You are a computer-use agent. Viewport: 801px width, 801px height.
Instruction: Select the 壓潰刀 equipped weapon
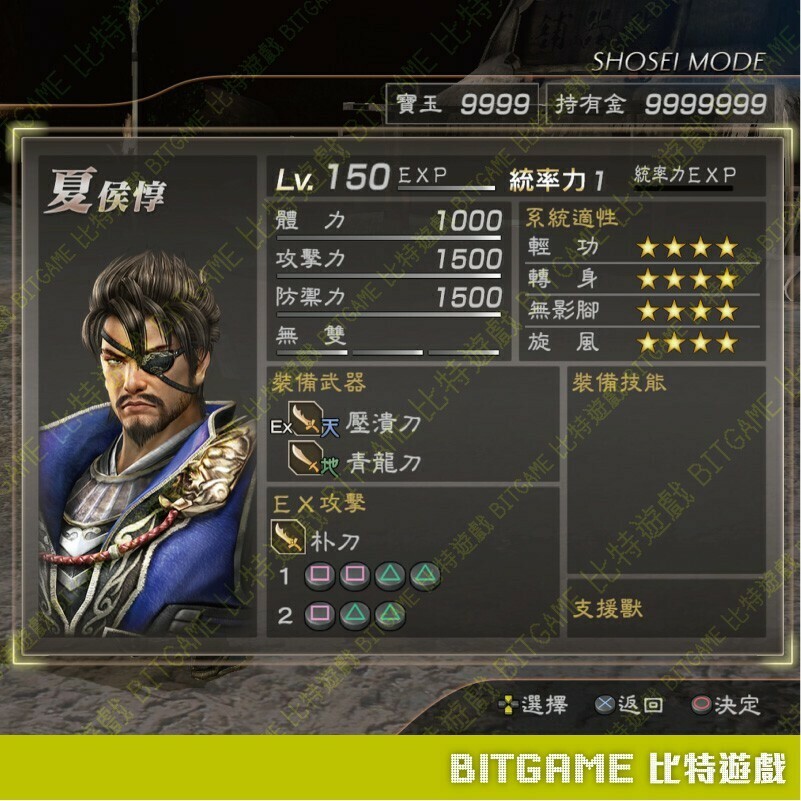pos(382,423)
